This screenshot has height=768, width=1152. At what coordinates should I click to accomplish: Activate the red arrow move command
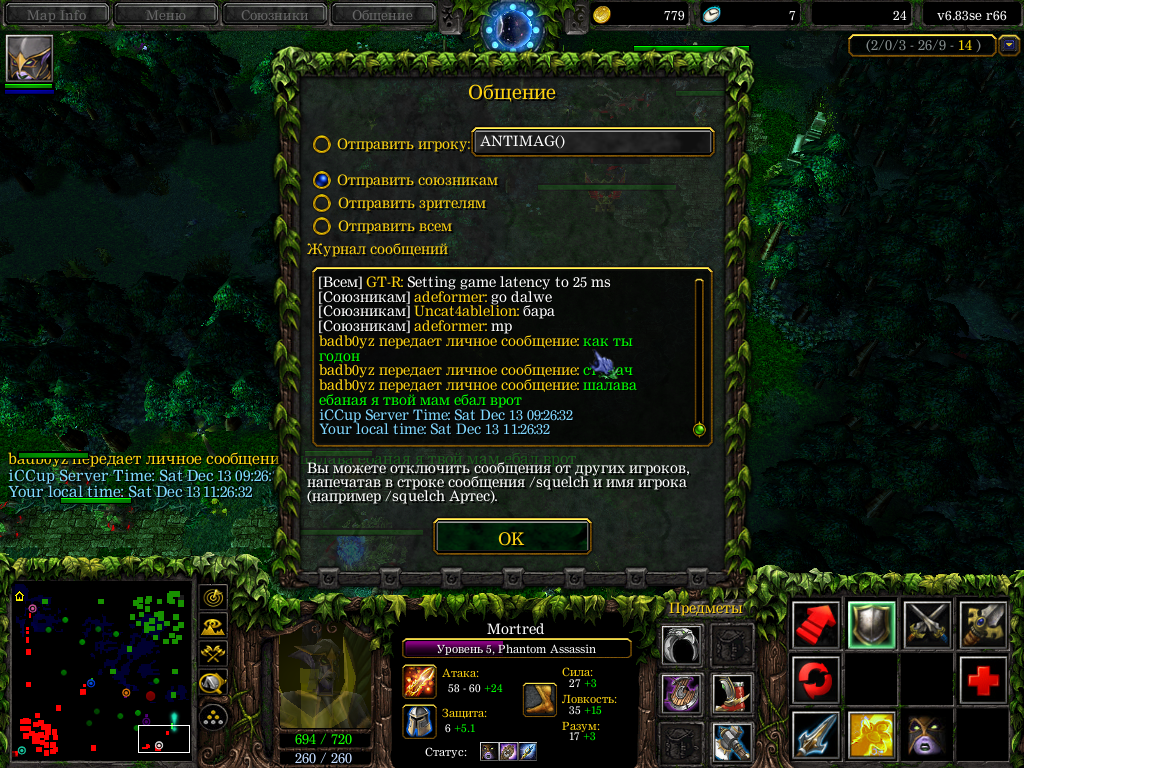point(816,625)
